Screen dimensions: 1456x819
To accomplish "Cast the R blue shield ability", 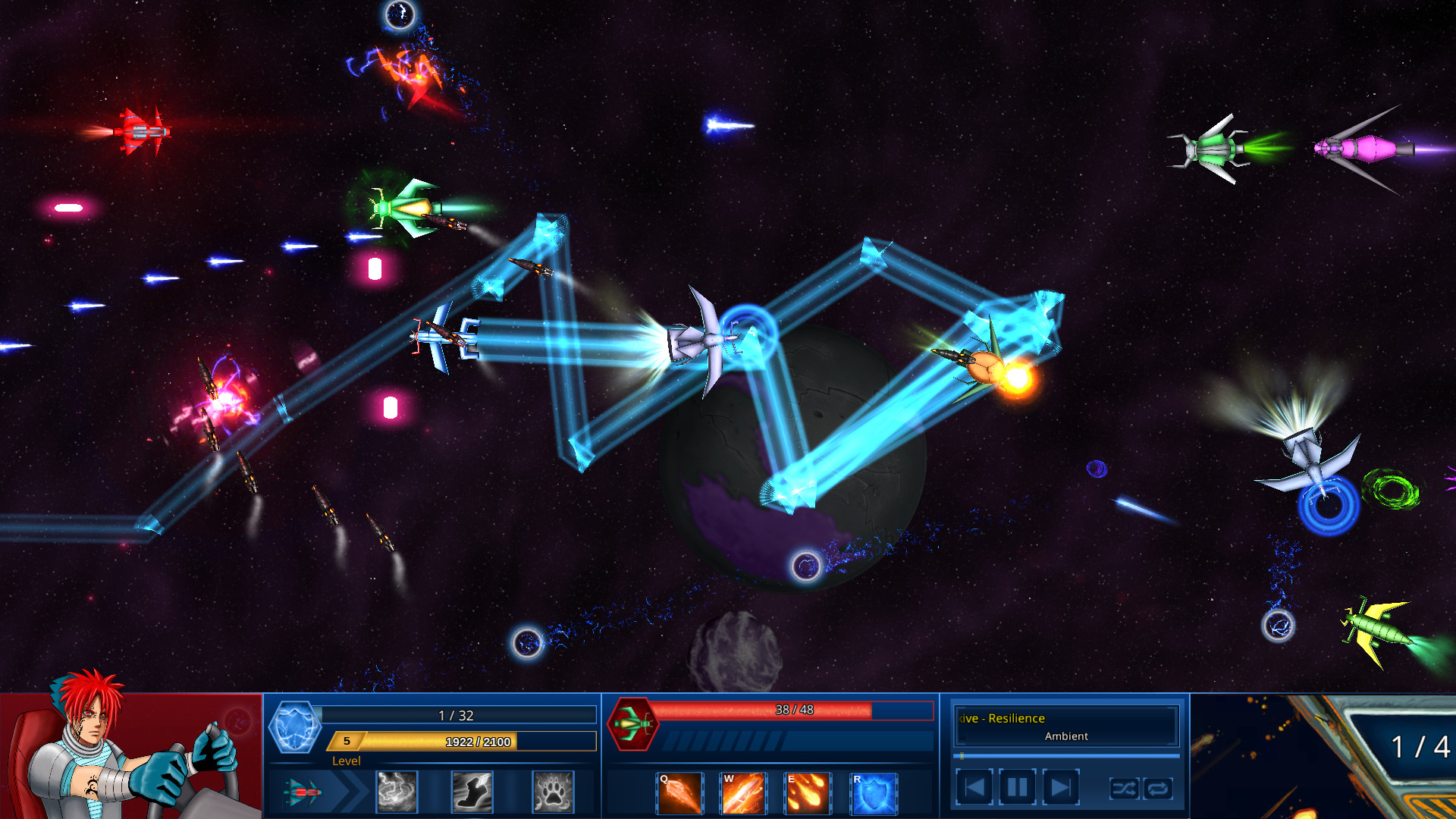I will pyautogui.click(x=874, y=792).
